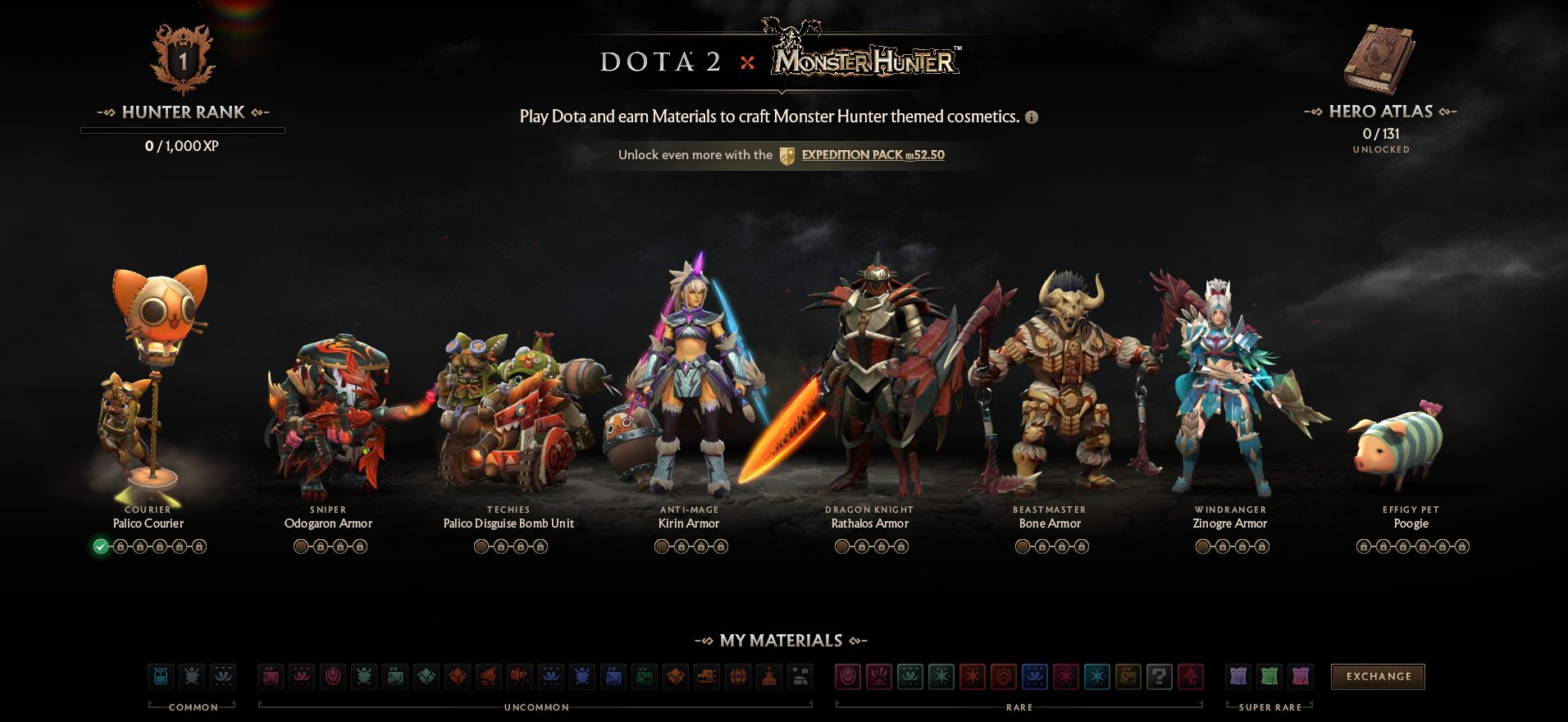
Task: Click the red bug material in Uncommon section
Action: coord(363,677)
